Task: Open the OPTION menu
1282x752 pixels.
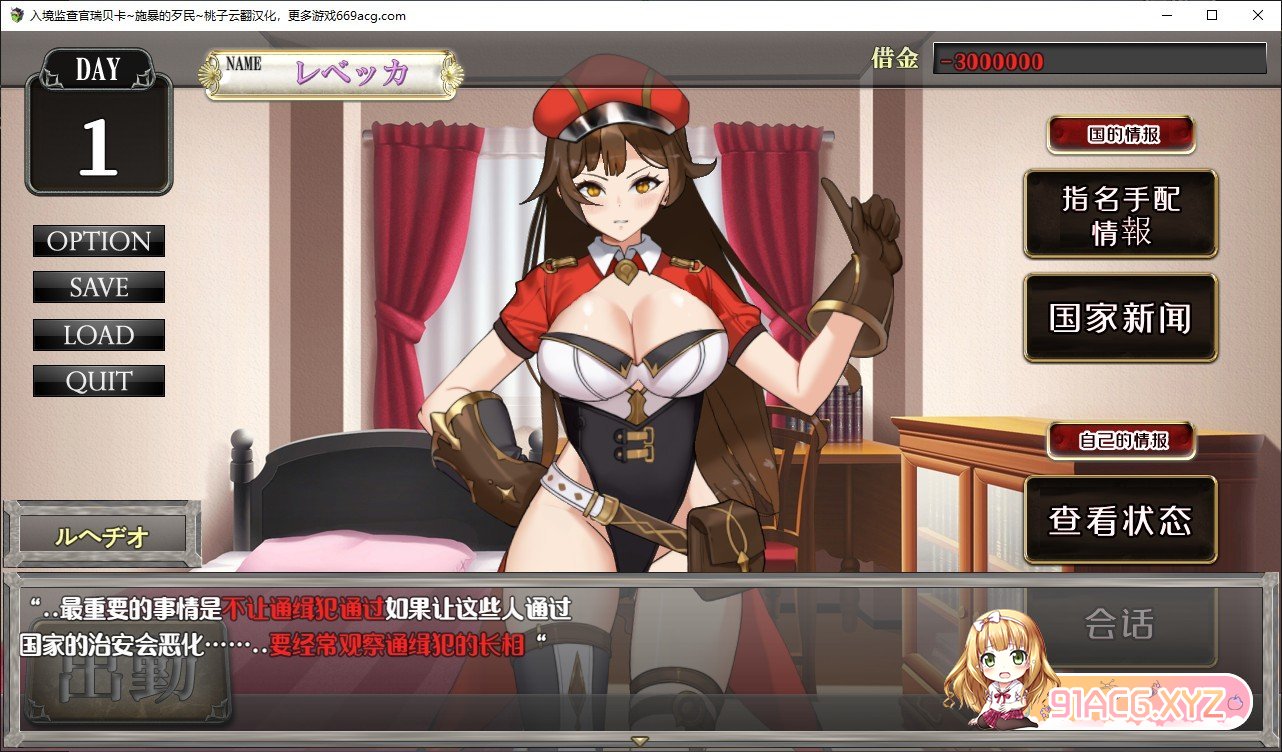Action: point(99,241)
